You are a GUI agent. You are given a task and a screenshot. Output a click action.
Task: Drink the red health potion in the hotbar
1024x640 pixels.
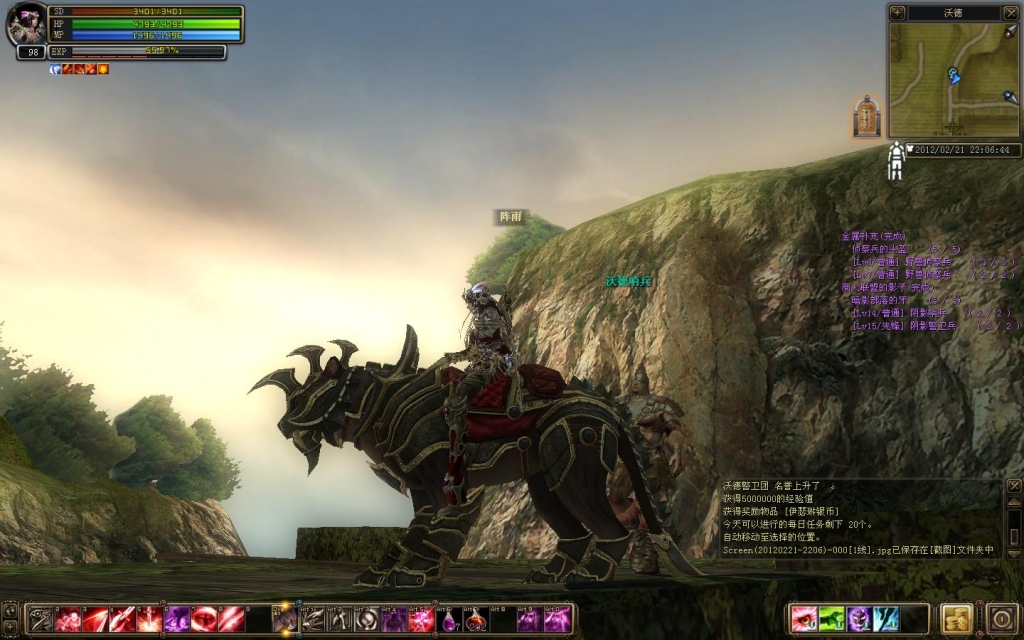476,620
